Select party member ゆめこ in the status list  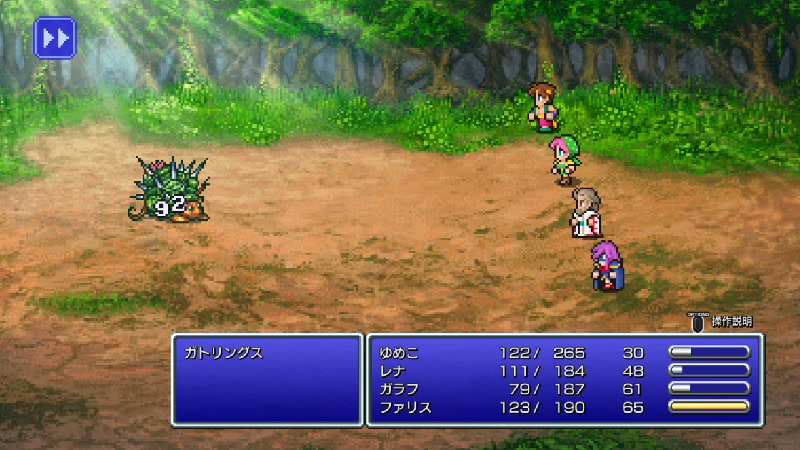click(401, 353)
